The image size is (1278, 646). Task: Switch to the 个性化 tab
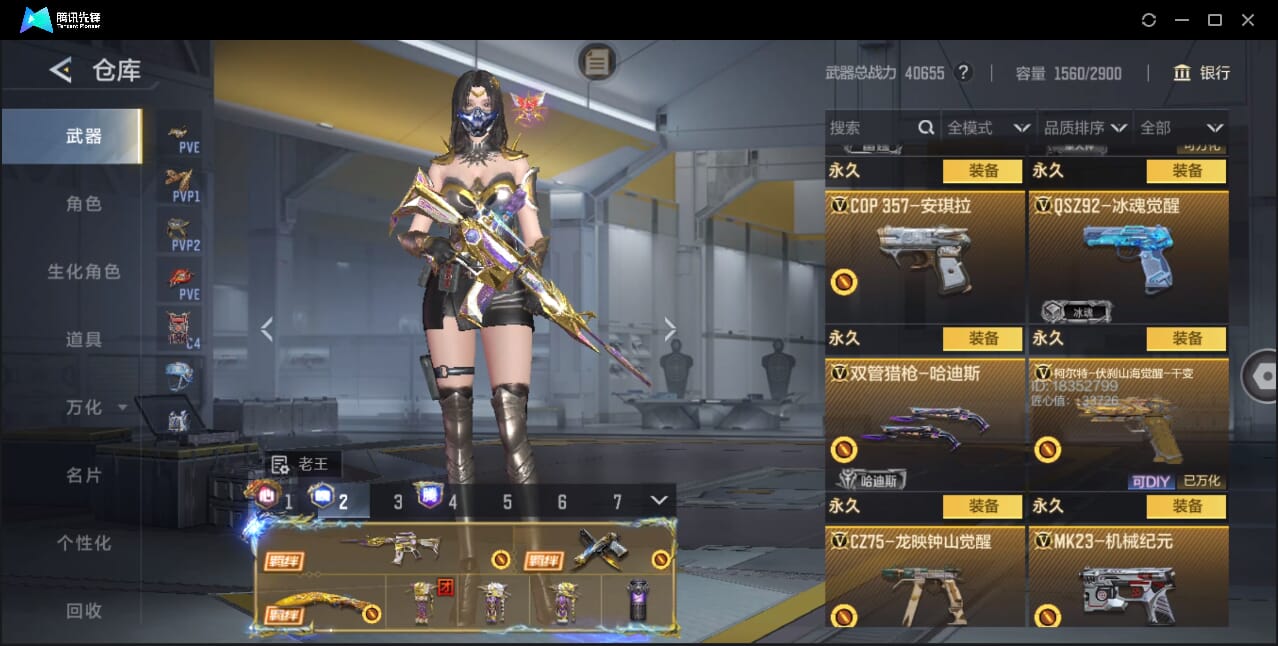(84, 543)
